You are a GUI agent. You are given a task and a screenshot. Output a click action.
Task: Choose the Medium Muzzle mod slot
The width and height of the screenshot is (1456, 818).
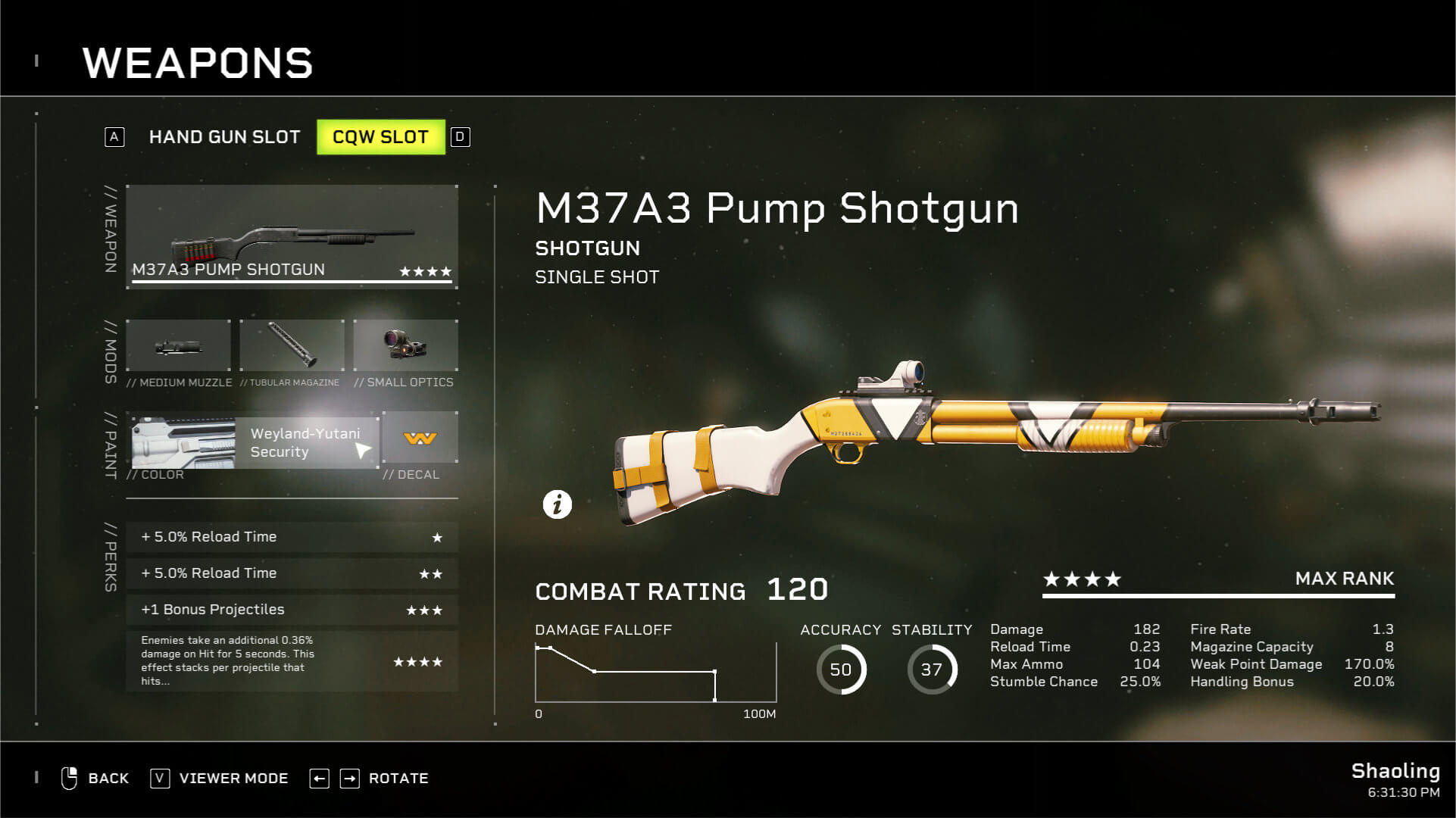(179, 347)
